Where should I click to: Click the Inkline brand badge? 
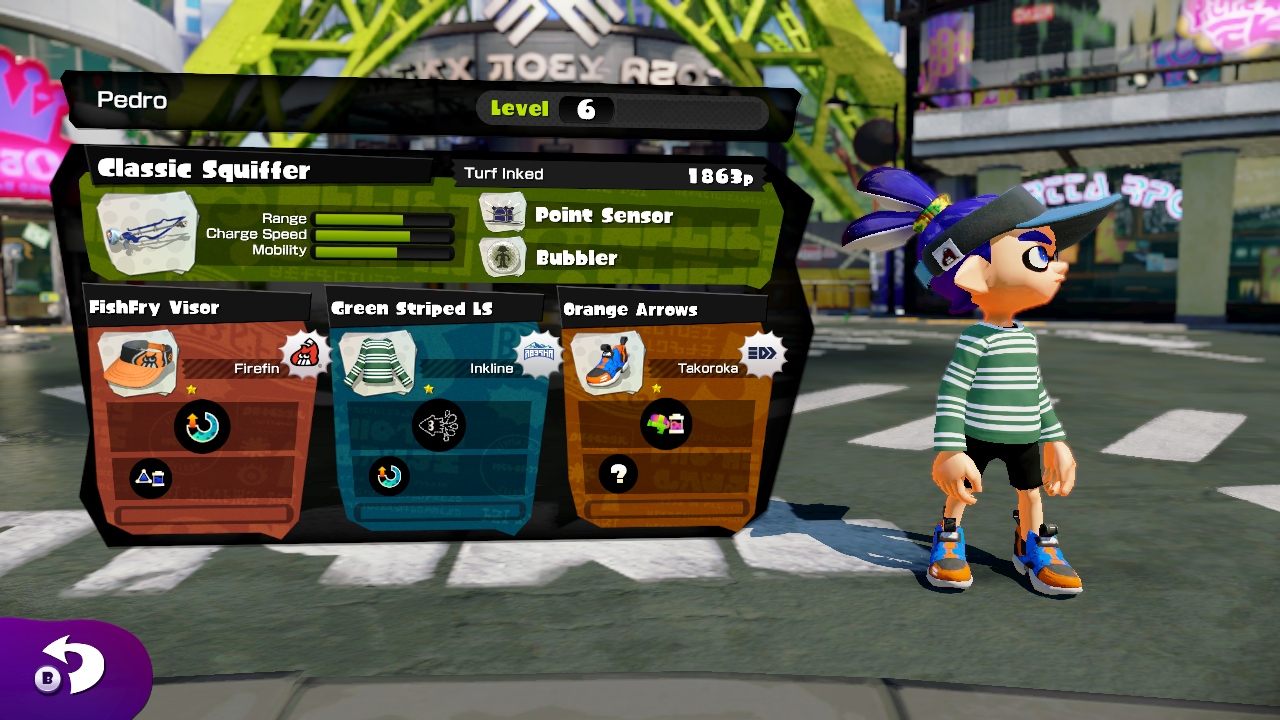coord(538,352)
